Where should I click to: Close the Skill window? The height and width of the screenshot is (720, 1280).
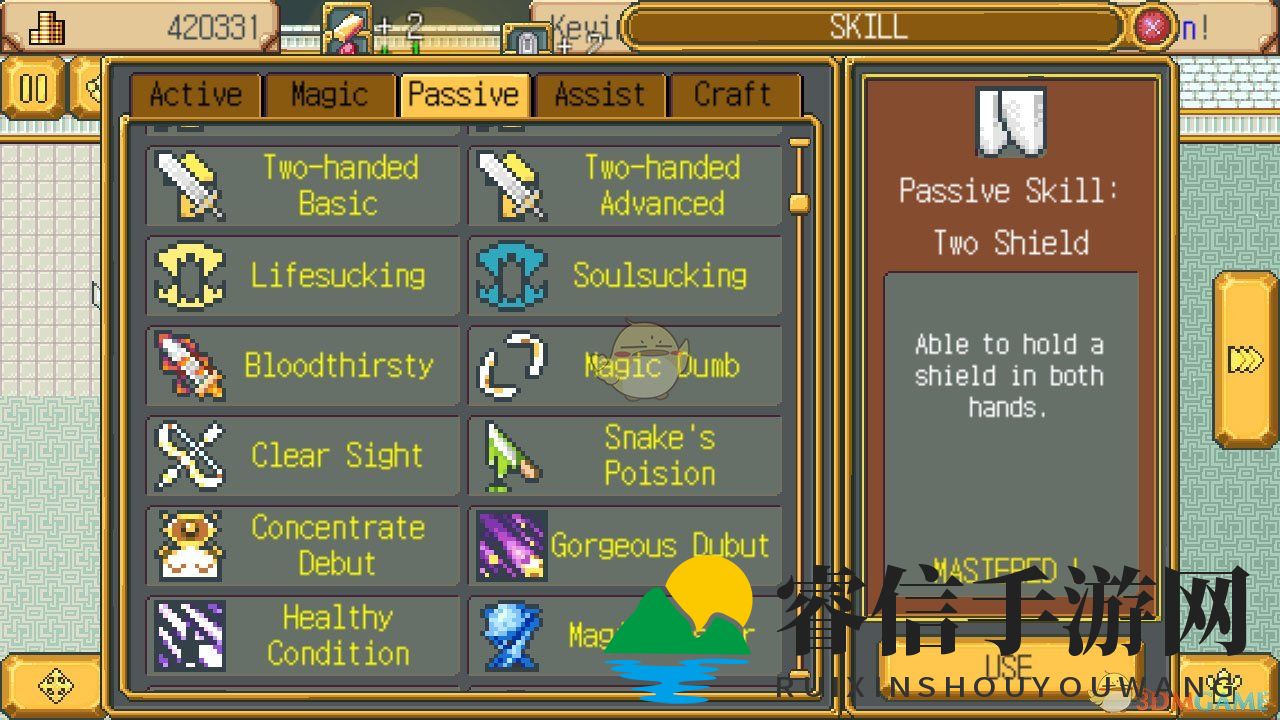tap(1153, 26)
